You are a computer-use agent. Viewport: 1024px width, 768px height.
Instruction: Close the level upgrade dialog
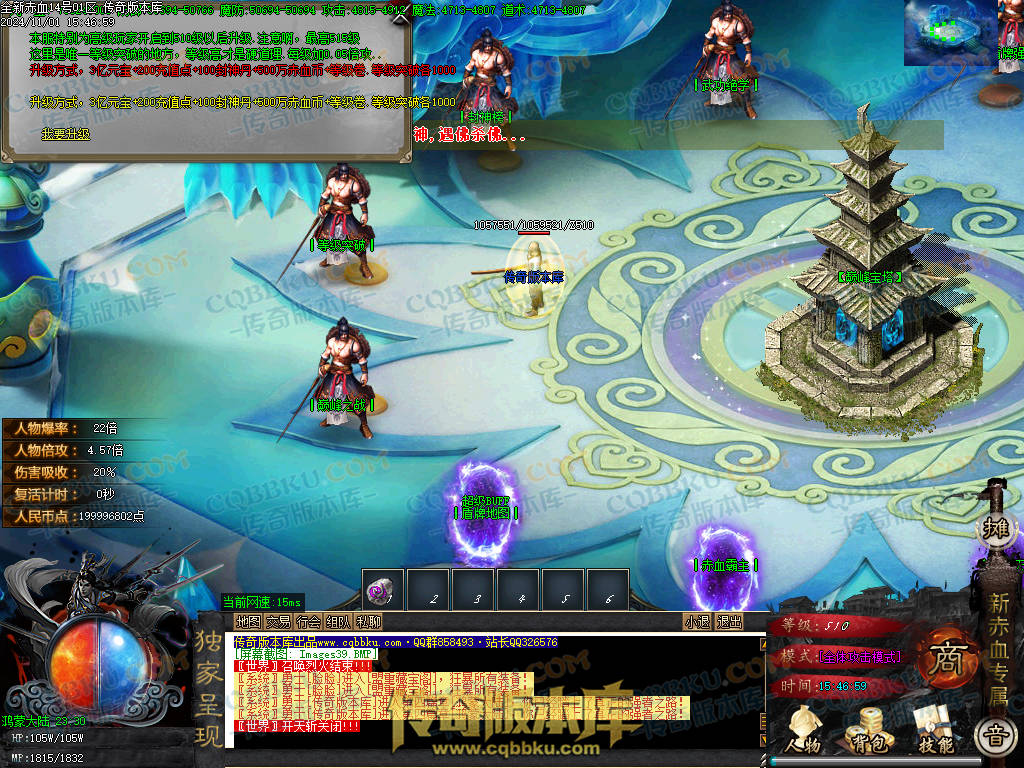[404, 19]
